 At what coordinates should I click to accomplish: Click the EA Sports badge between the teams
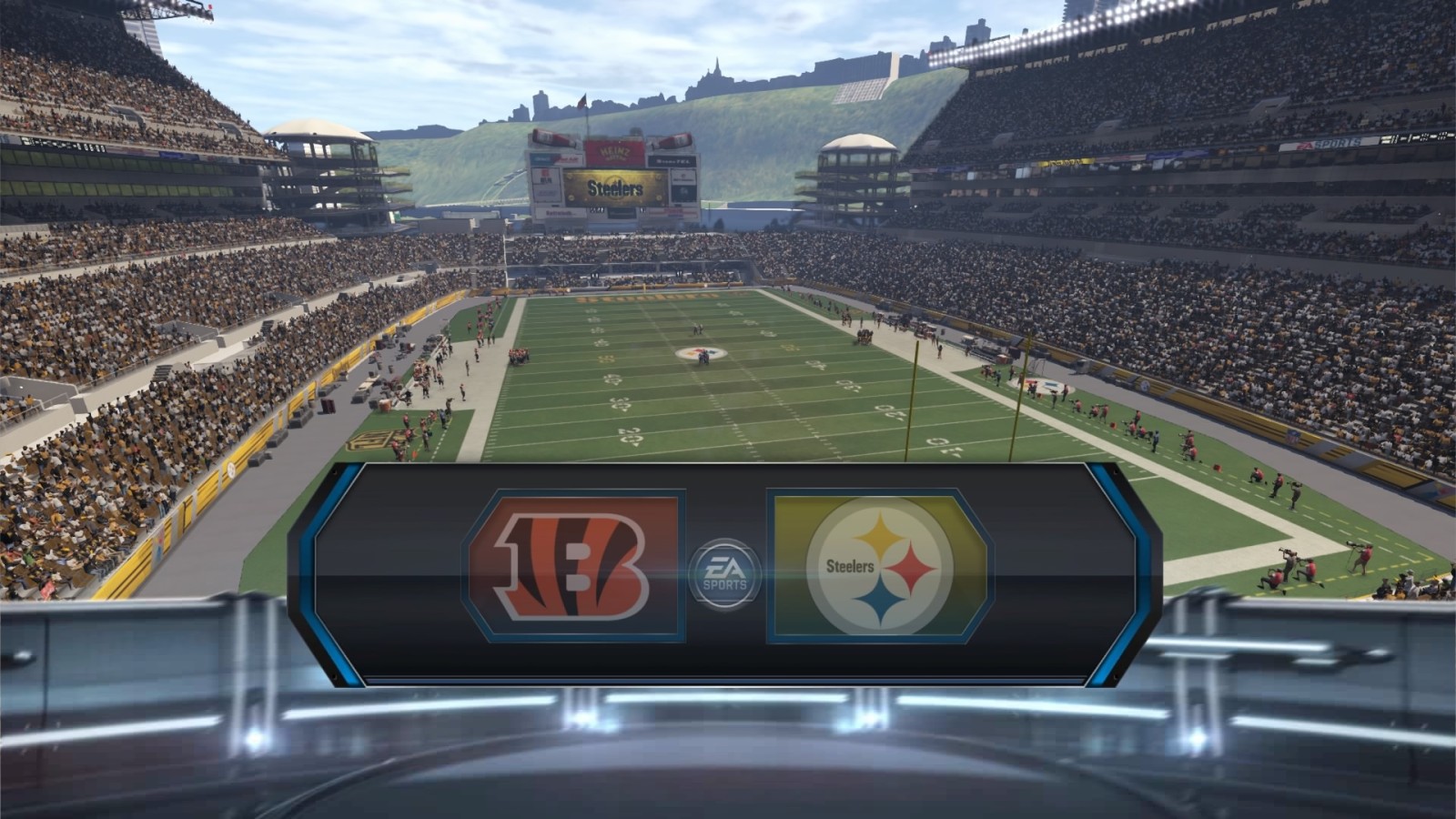(724, 572)
